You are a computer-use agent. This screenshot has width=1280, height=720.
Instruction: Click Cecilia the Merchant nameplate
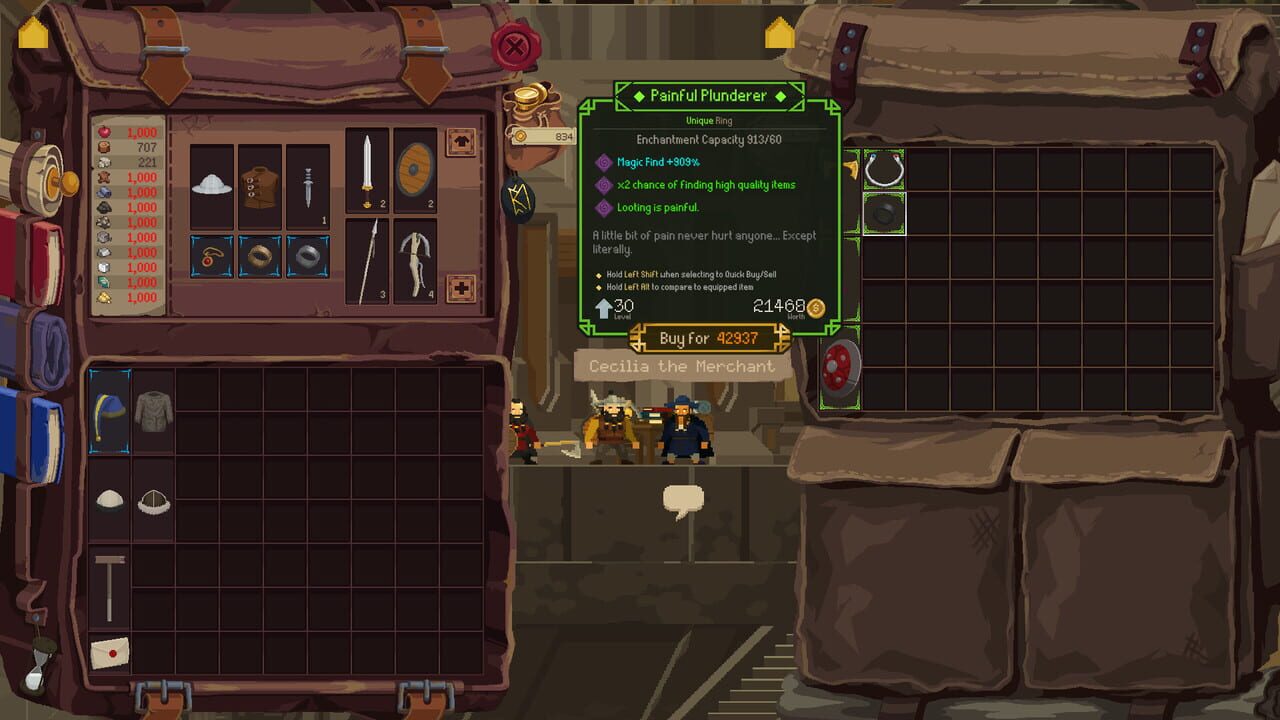[680, 367]
